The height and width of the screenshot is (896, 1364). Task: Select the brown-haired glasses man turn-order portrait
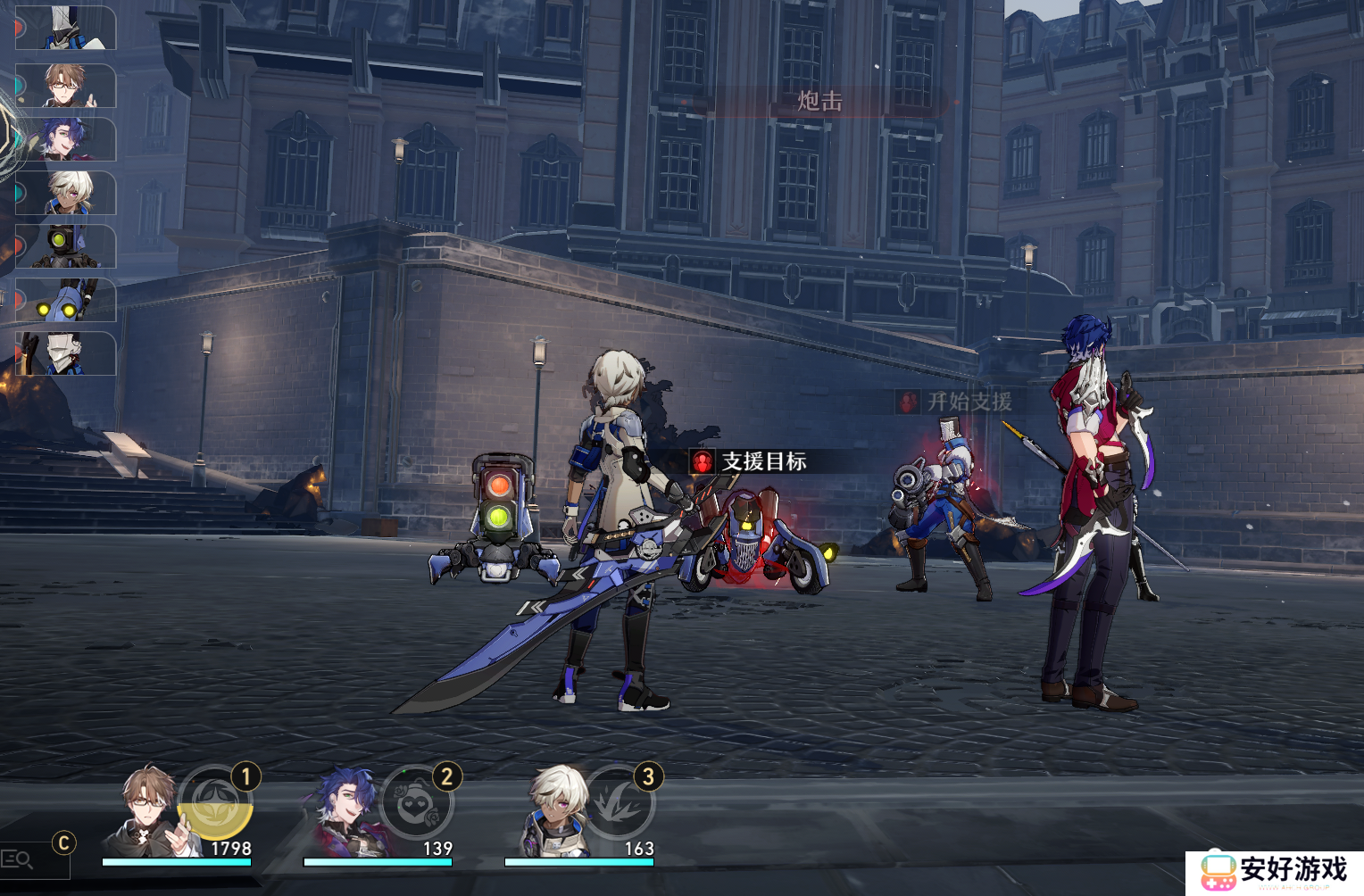(x=68, y=86)
